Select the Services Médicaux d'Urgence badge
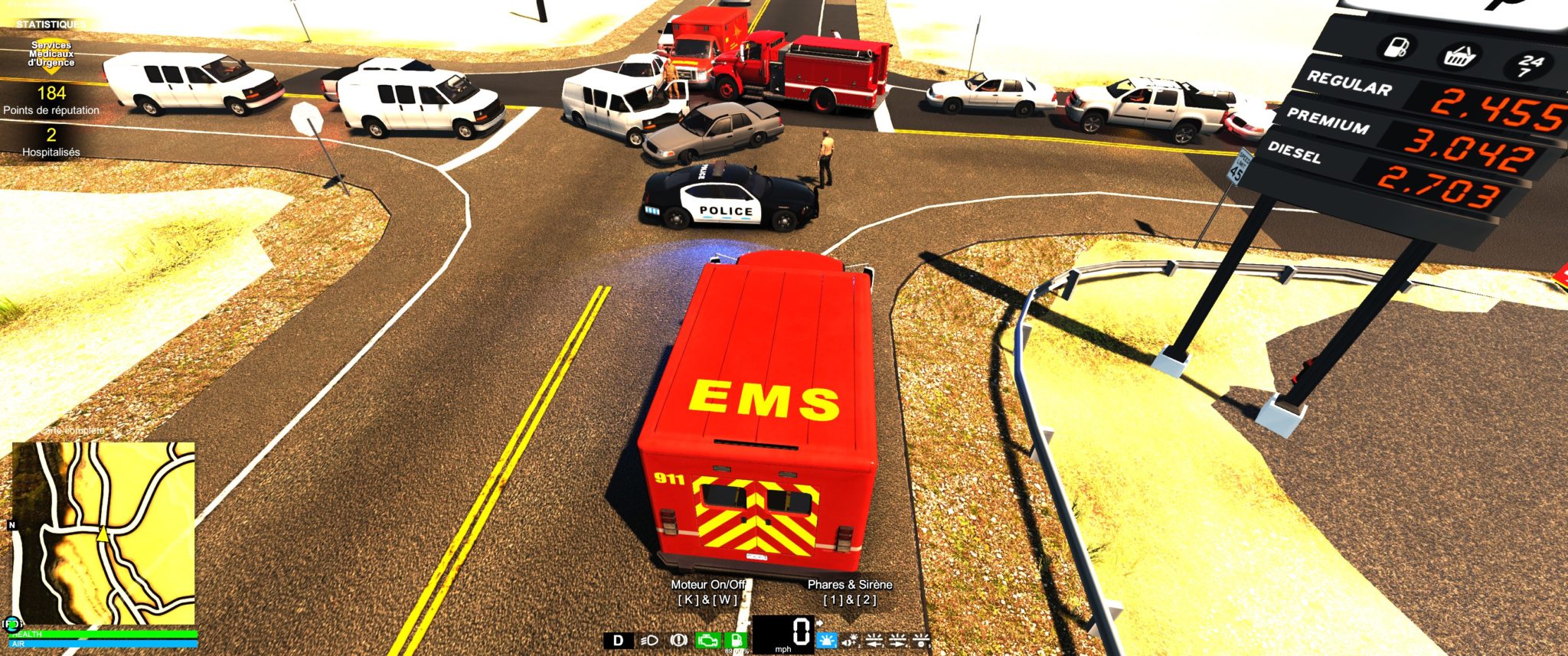Screen dimensions: 1568x656 coord(51,54)
